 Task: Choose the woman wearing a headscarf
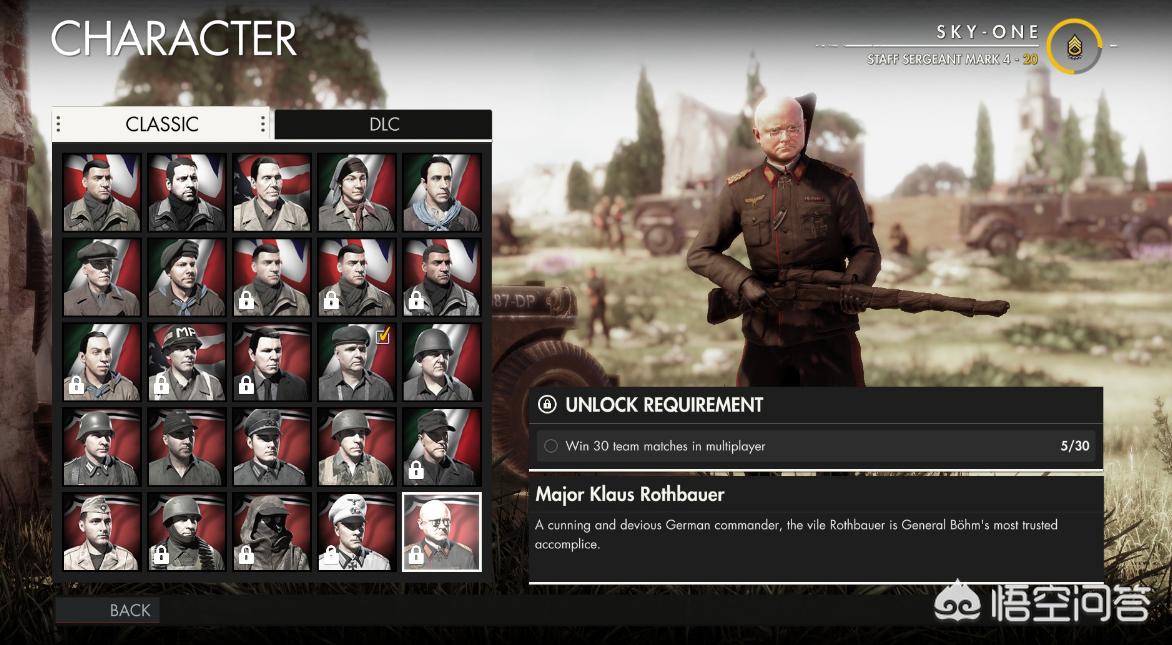(x=357, y=192)
